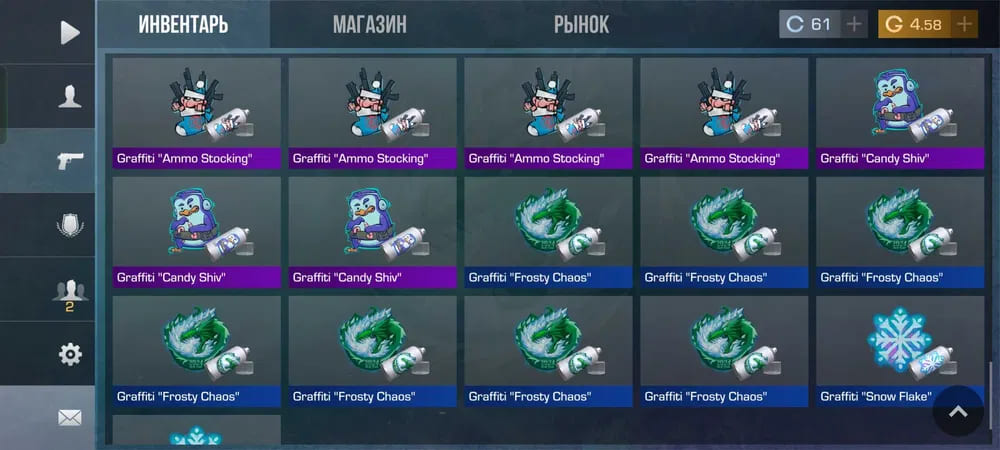Image resolution: width=1000 pixels, height=450 pixels.
Task: Tap the scroll-to-top arrow button
Action: pos(958,410)
